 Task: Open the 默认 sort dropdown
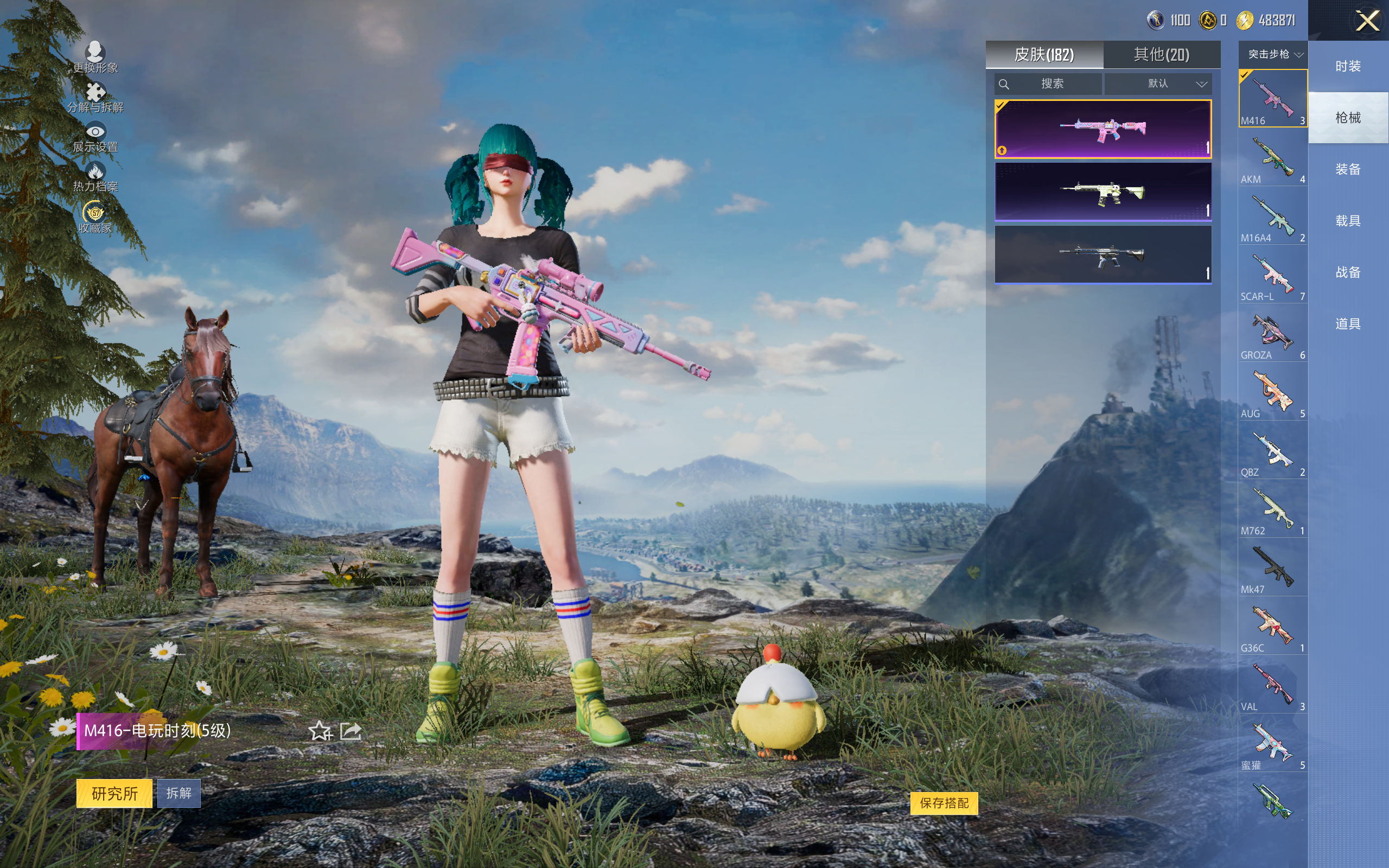pos(1158,84)
